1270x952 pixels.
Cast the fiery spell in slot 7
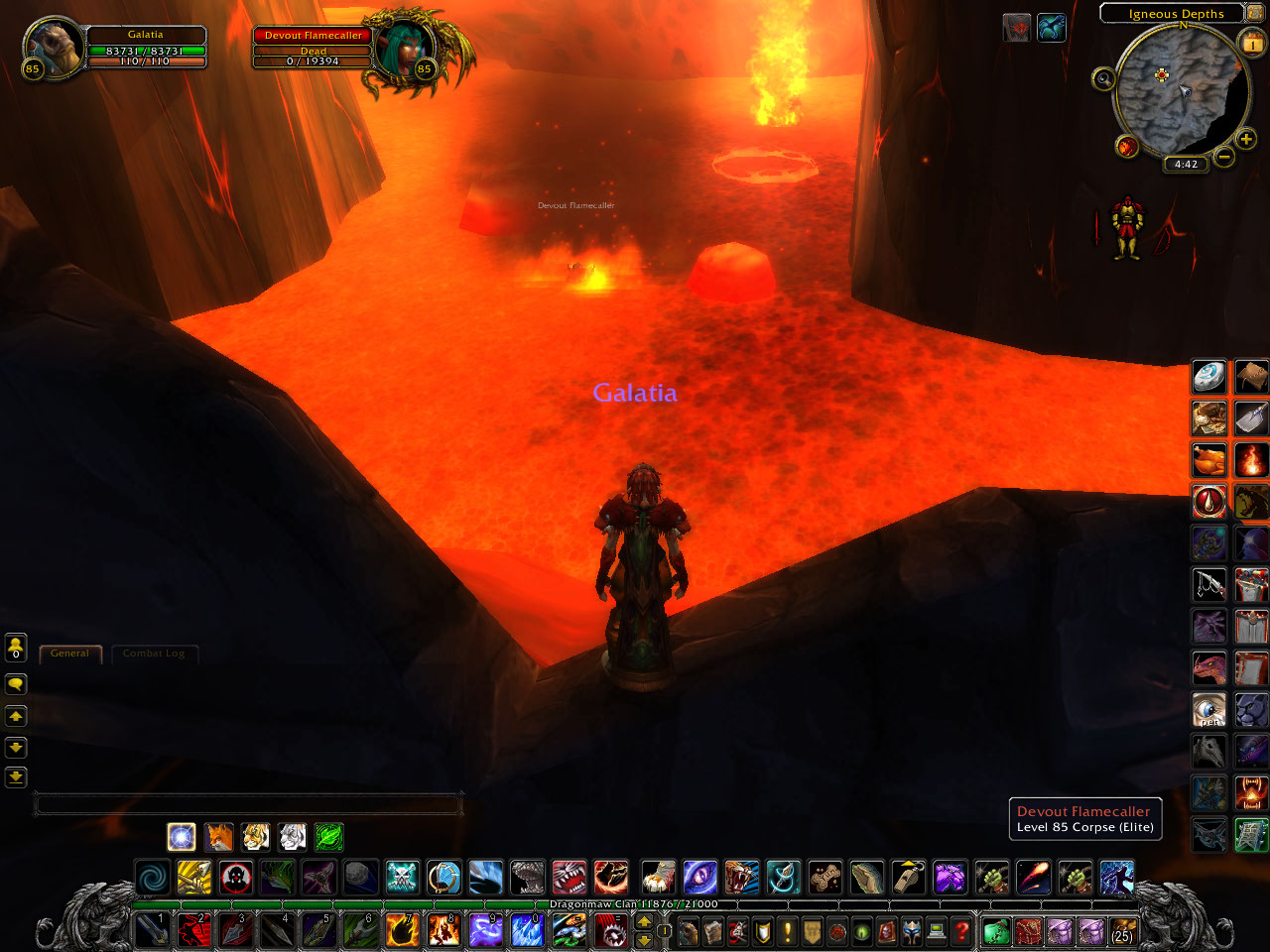402,931
